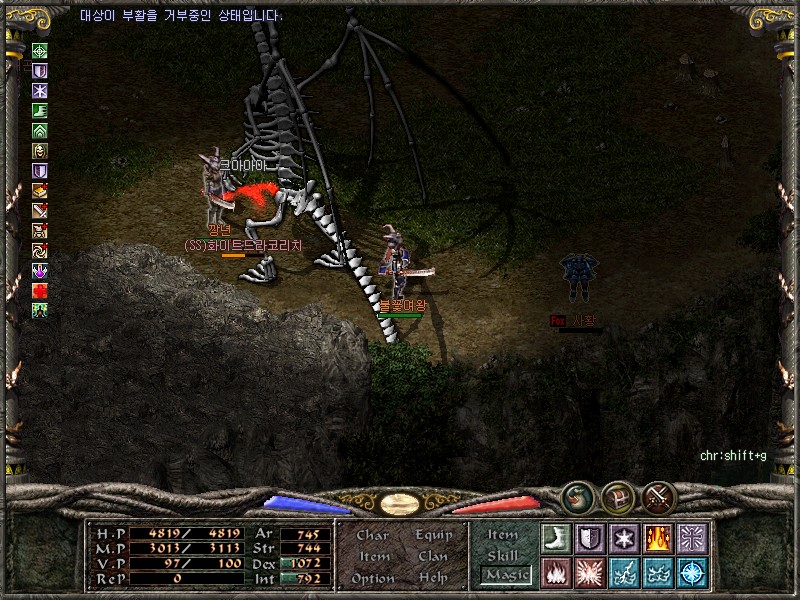The height and width of the screenshot is (600, 800).
Task: Cast the blue compass star spell
Action: click(691, 572)
